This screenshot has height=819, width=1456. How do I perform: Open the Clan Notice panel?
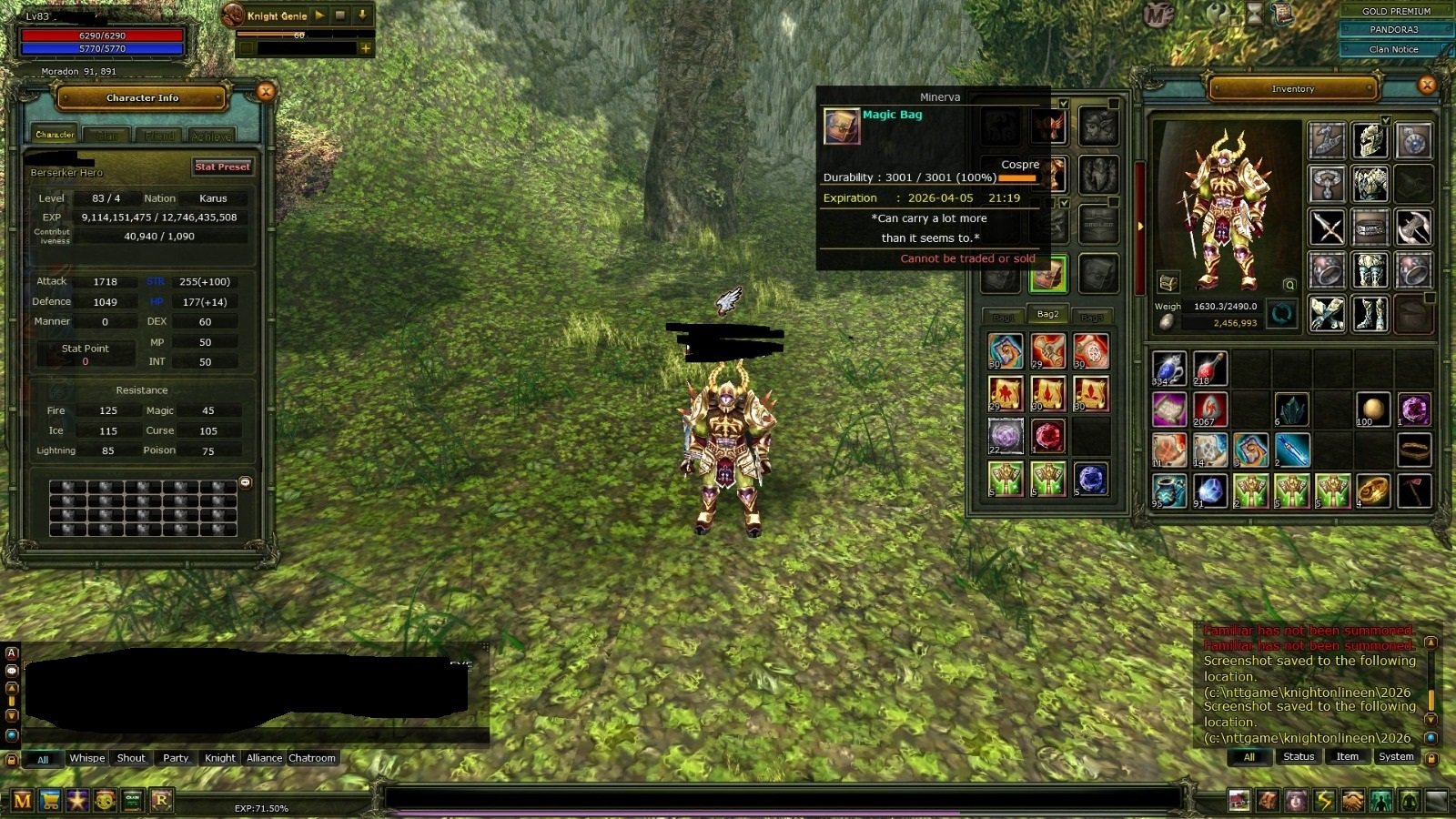coord(1393,49)
